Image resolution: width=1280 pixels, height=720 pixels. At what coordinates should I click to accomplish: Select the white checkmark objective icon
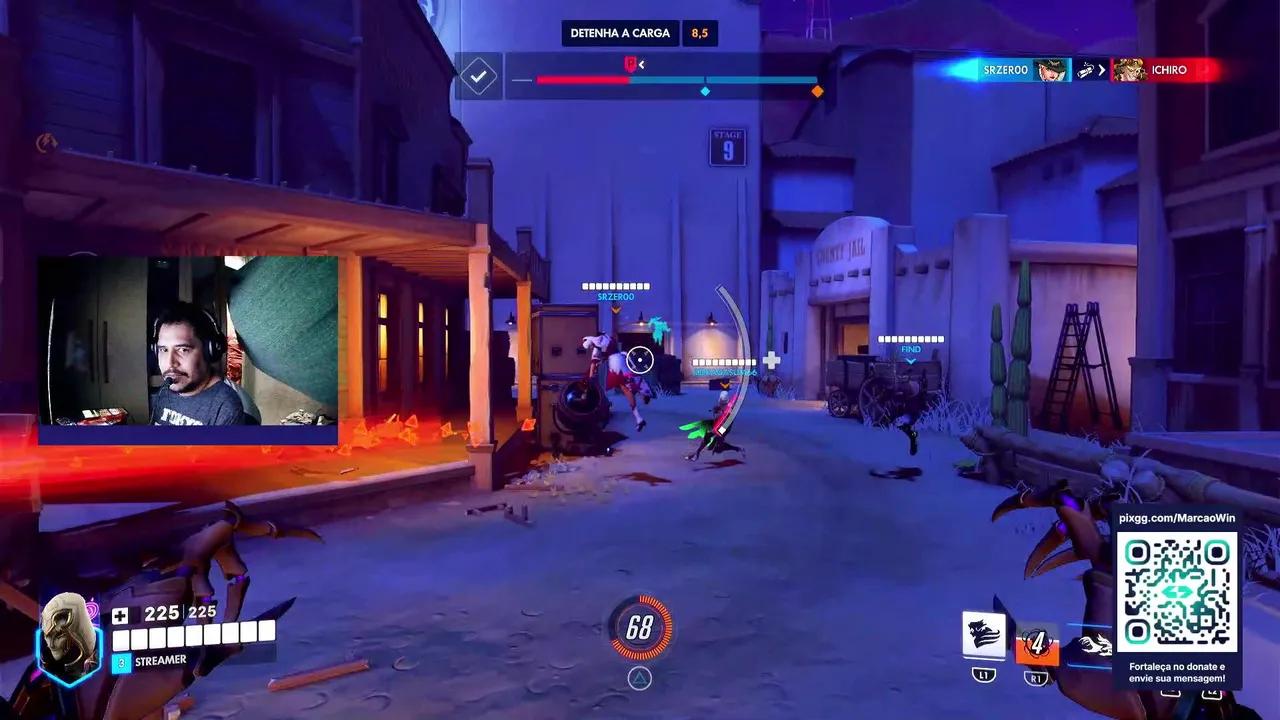[479, 76]
